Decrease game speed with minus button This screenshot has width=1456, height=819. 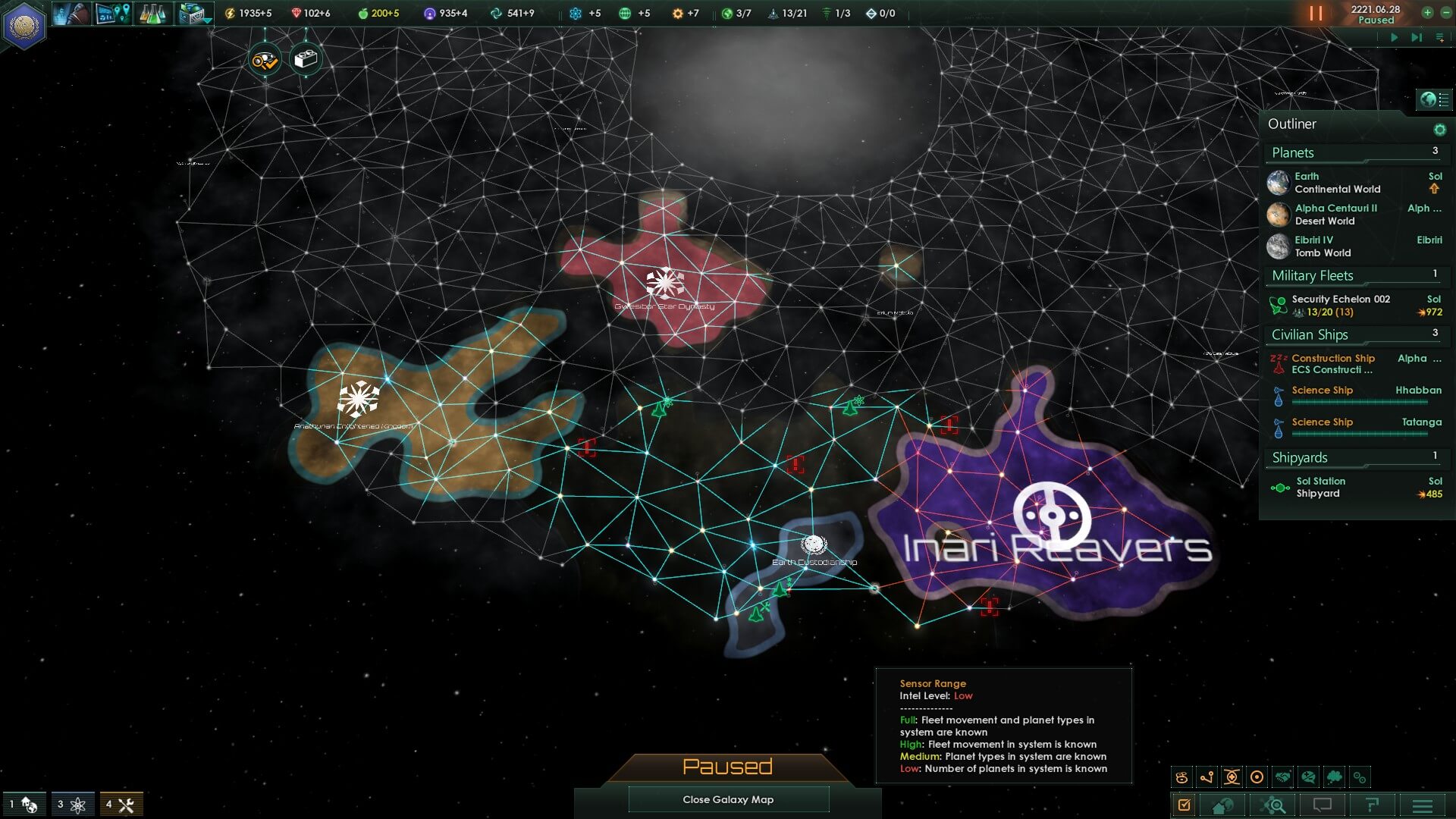click(1445, 13)
